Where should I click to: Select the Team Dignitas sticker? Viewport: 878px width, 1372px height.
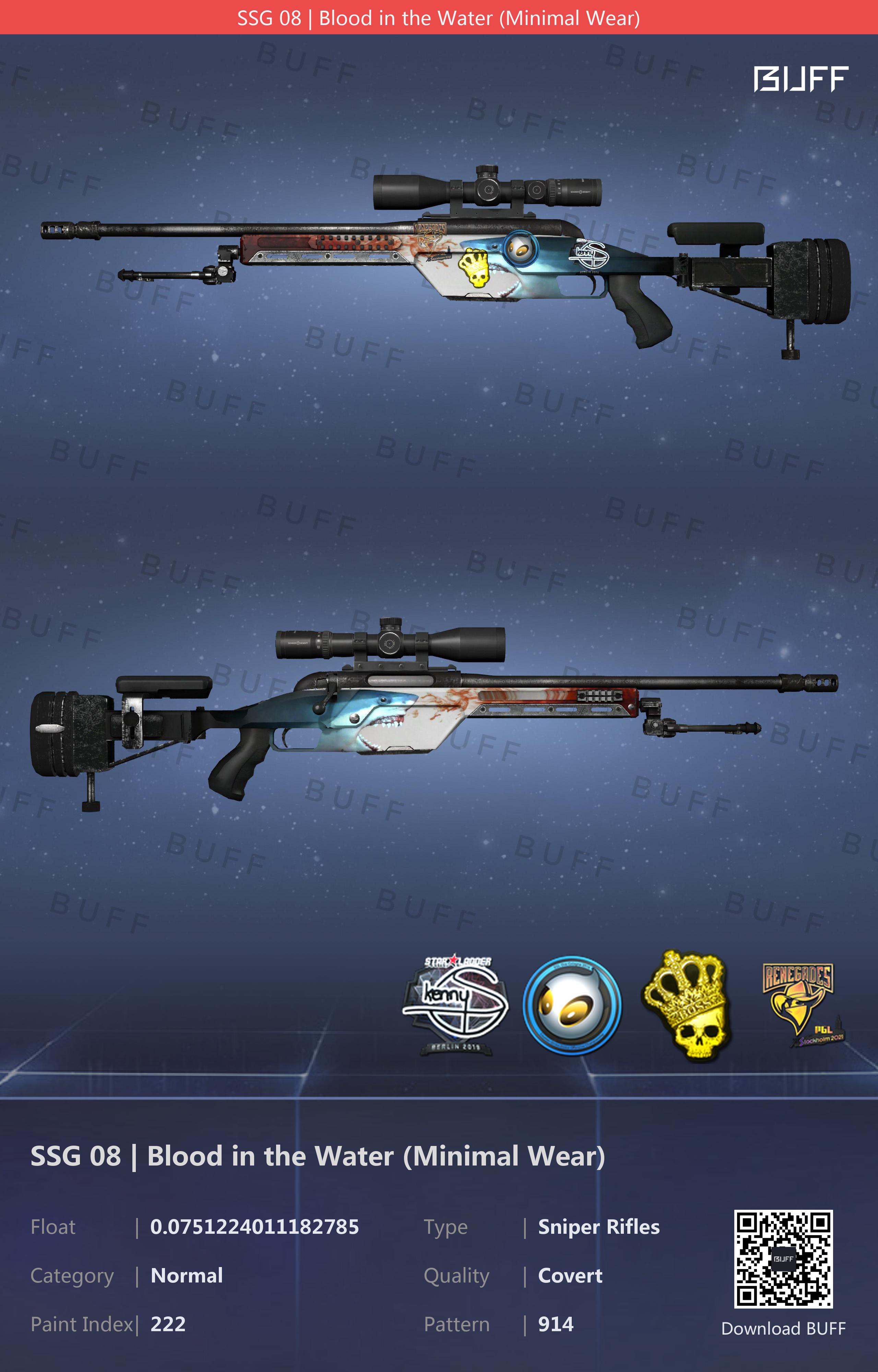[572, 1005]
